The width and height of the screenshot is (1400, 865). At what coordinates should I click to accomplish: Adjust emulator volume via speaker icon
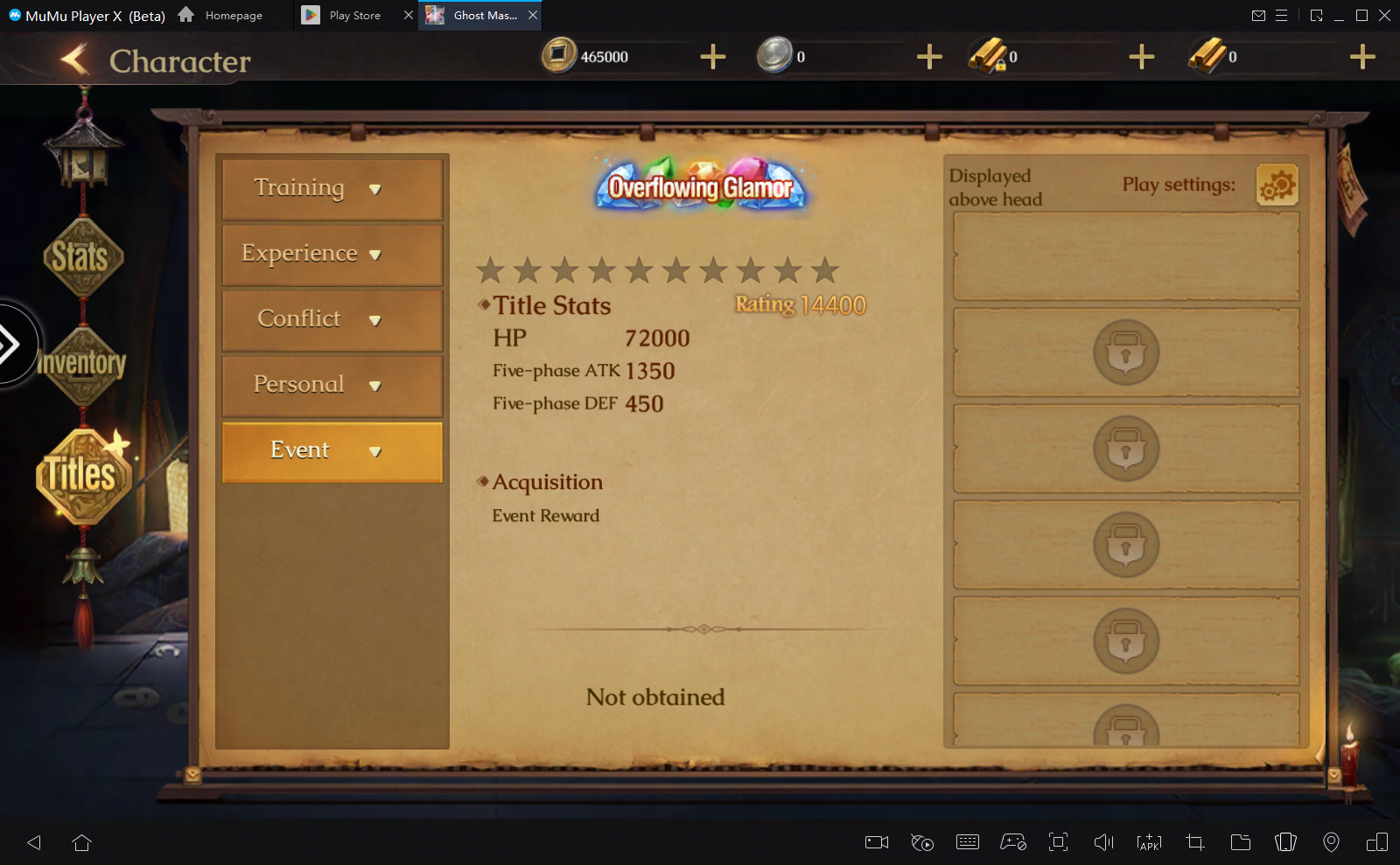(x=1103, y=842)
